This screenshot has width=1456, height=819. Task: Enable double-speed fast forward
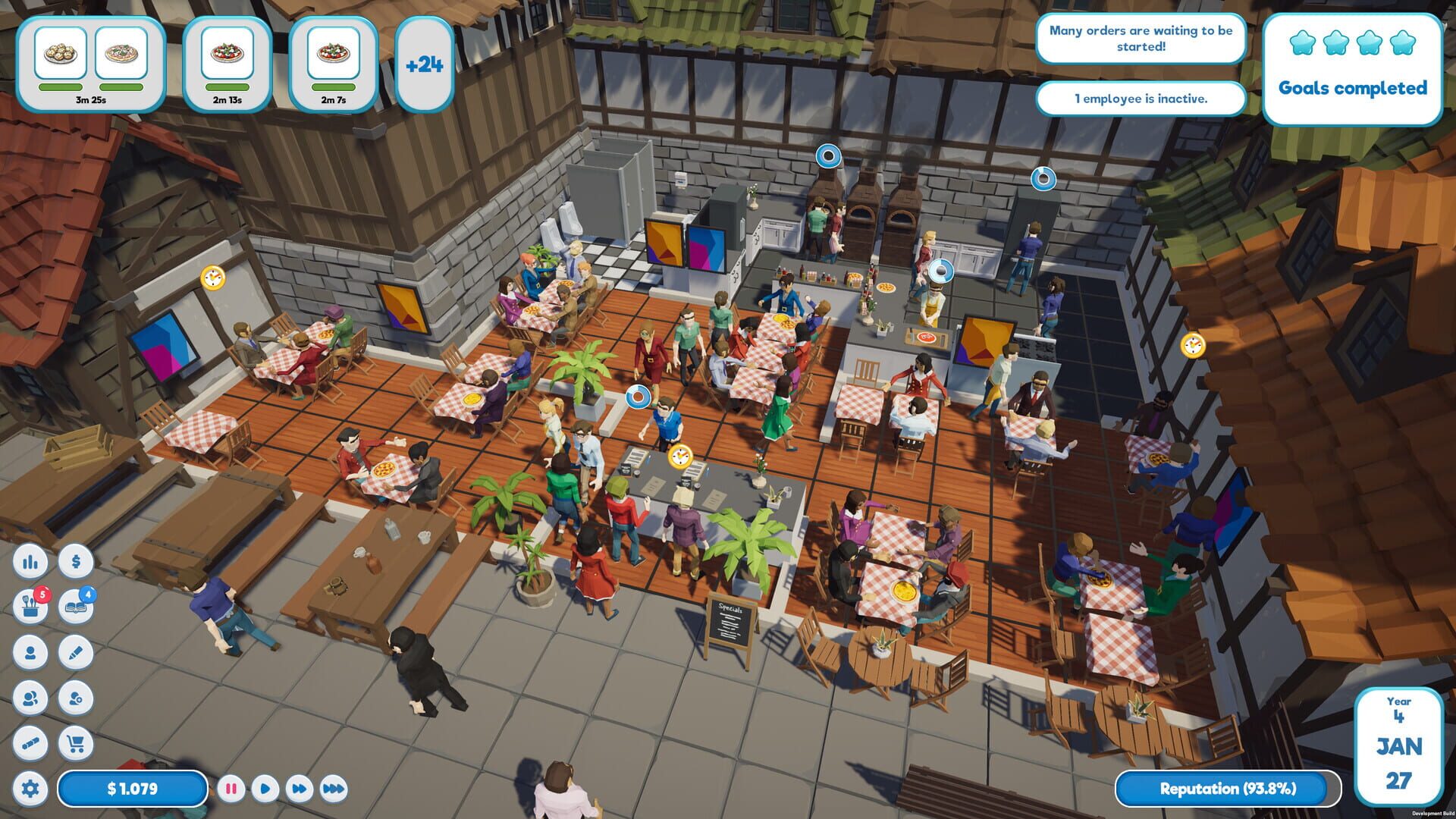tap(301, 789)
